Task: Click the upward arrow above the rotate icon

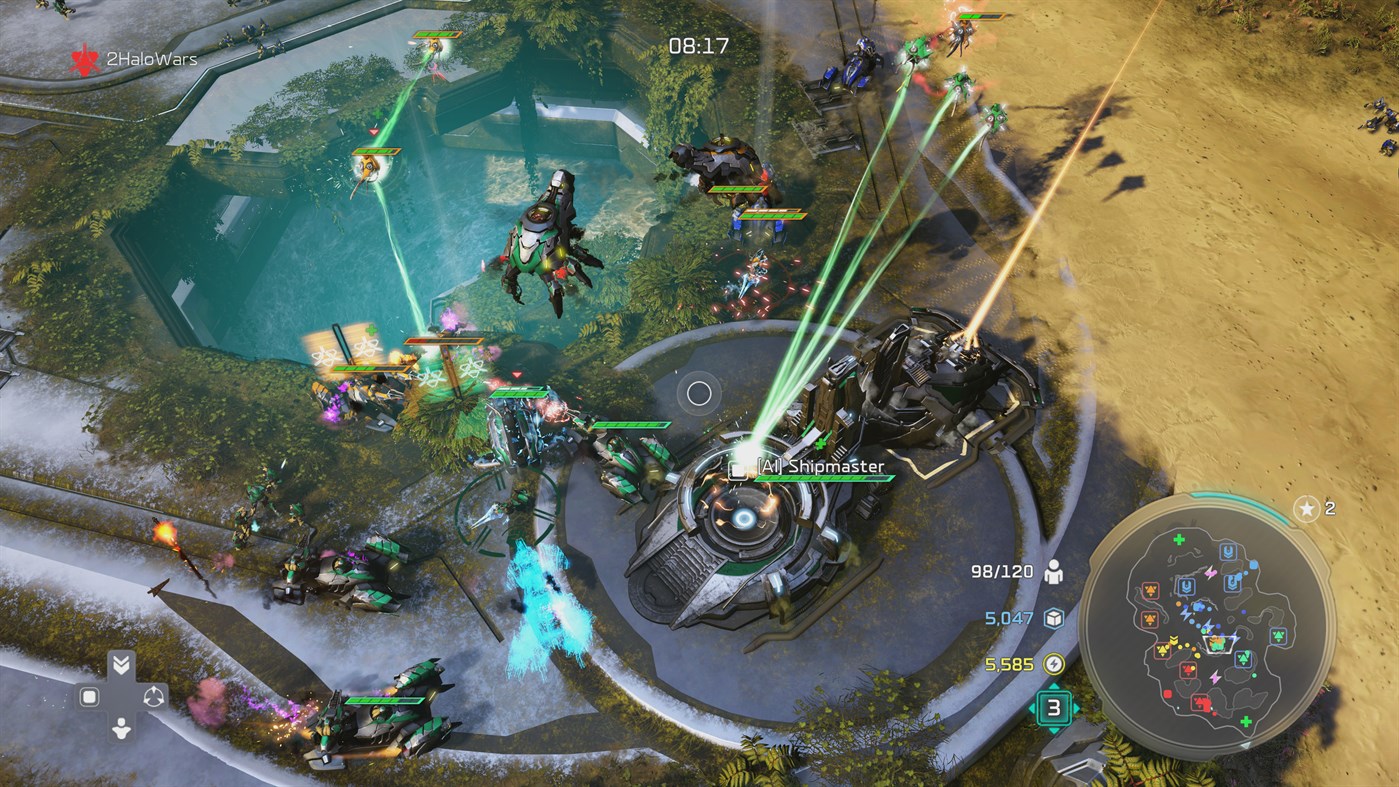Action: pyautogui.click(x=153, y=689)
